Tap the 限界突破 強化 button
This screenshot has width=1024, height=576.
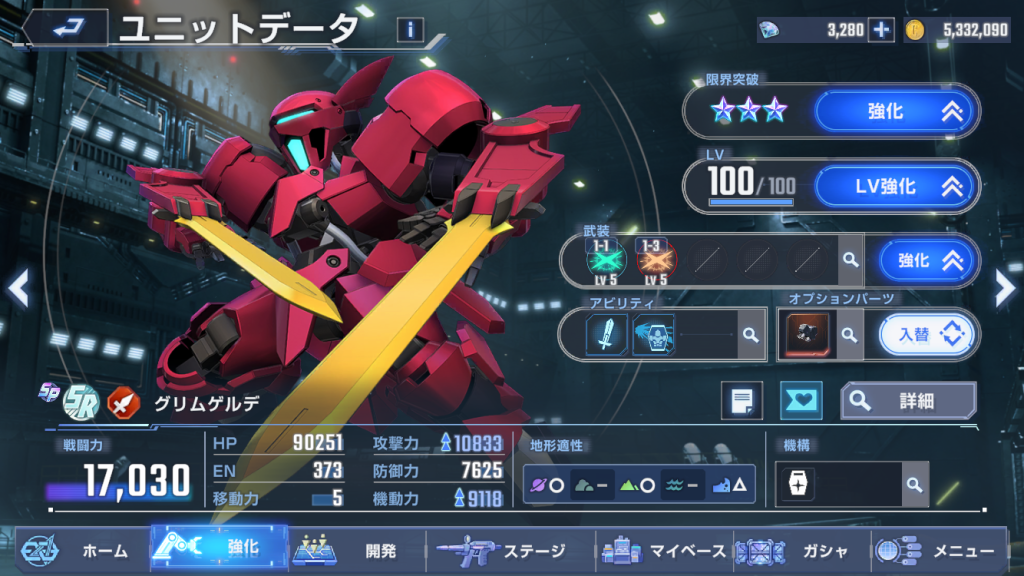[896, 112]
